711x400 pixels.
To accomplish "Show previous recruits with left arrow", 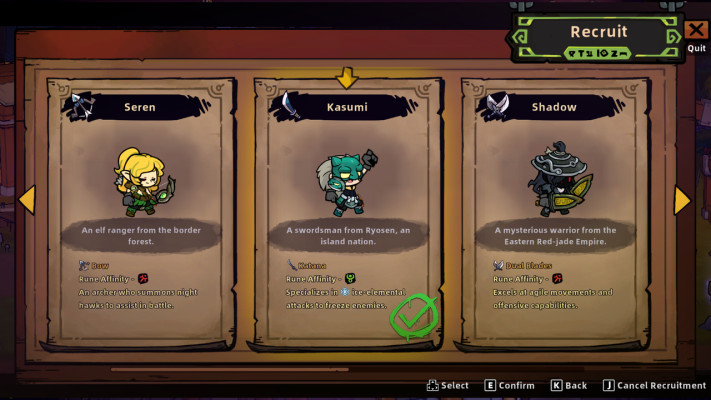I will pyautogui.click(x=27, y=200).
